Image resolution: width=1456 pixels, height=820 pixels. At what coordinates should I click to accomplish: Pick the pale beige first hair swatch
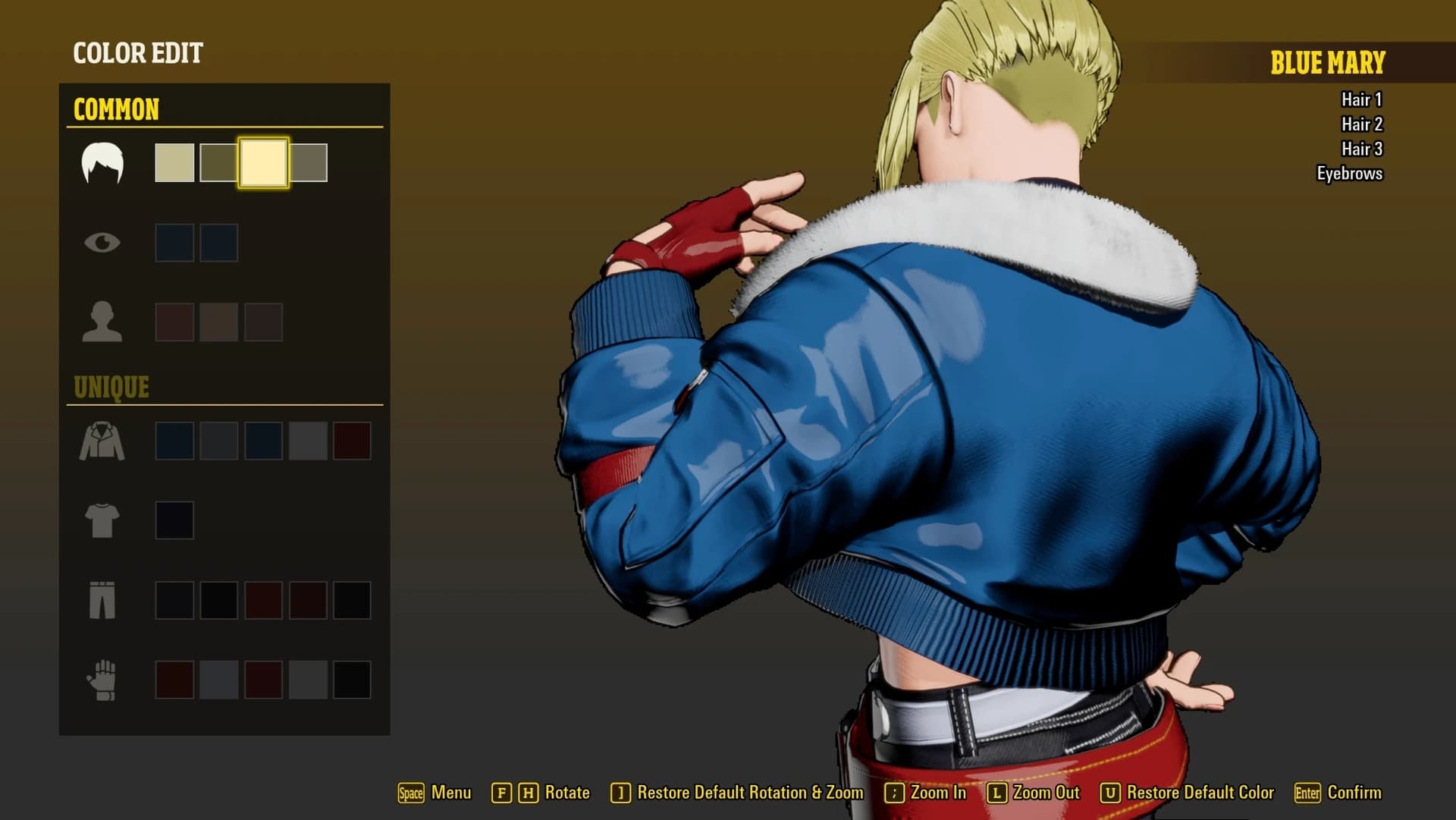pos(174,162)
